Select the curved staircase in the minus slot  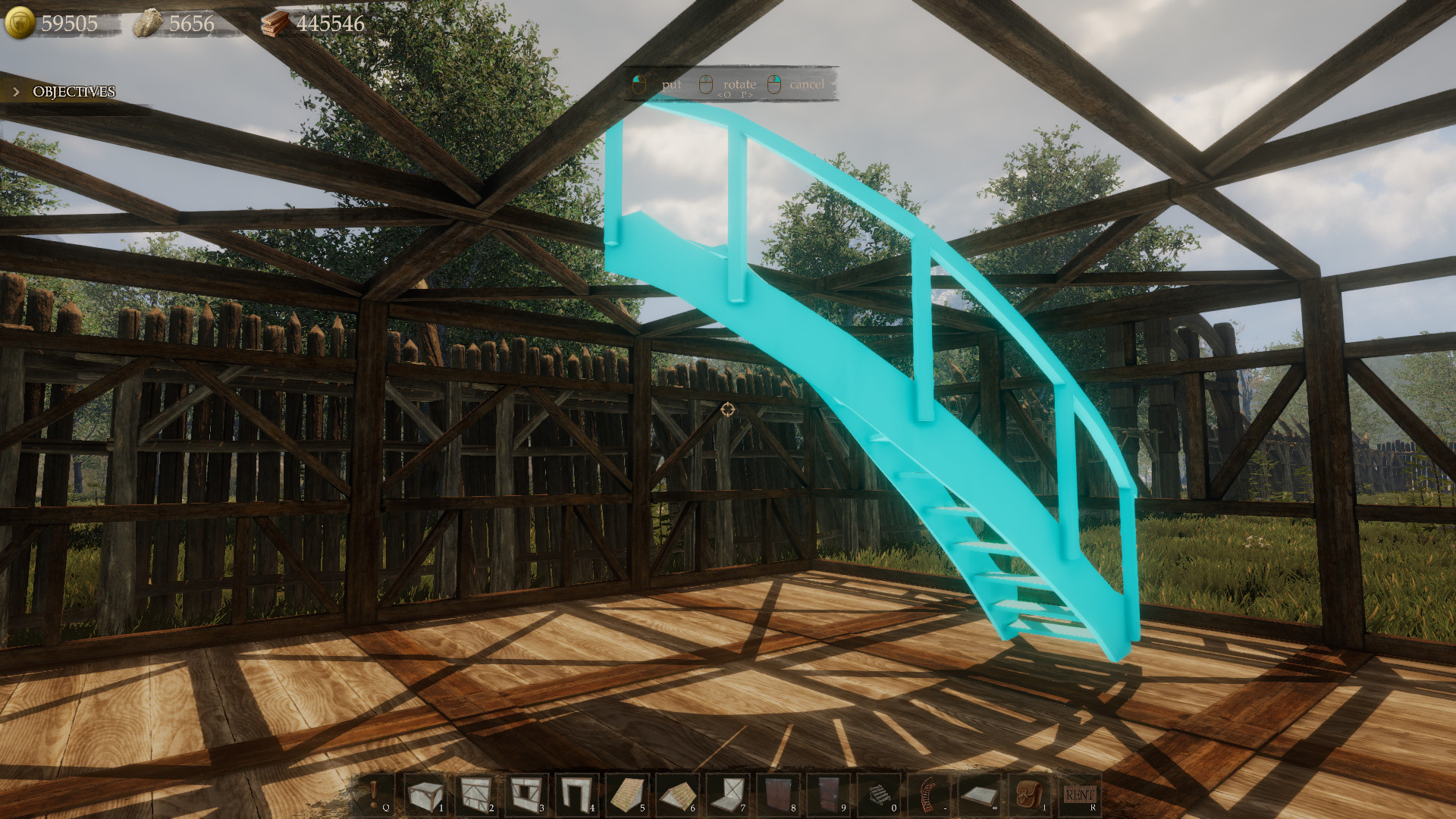pos(928,796)
